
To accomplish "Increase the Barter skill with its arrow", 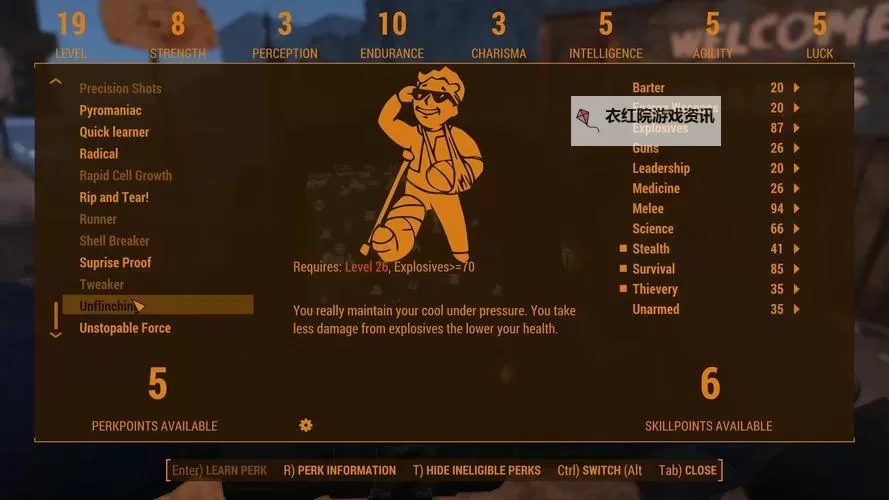I will pos(796,88).
